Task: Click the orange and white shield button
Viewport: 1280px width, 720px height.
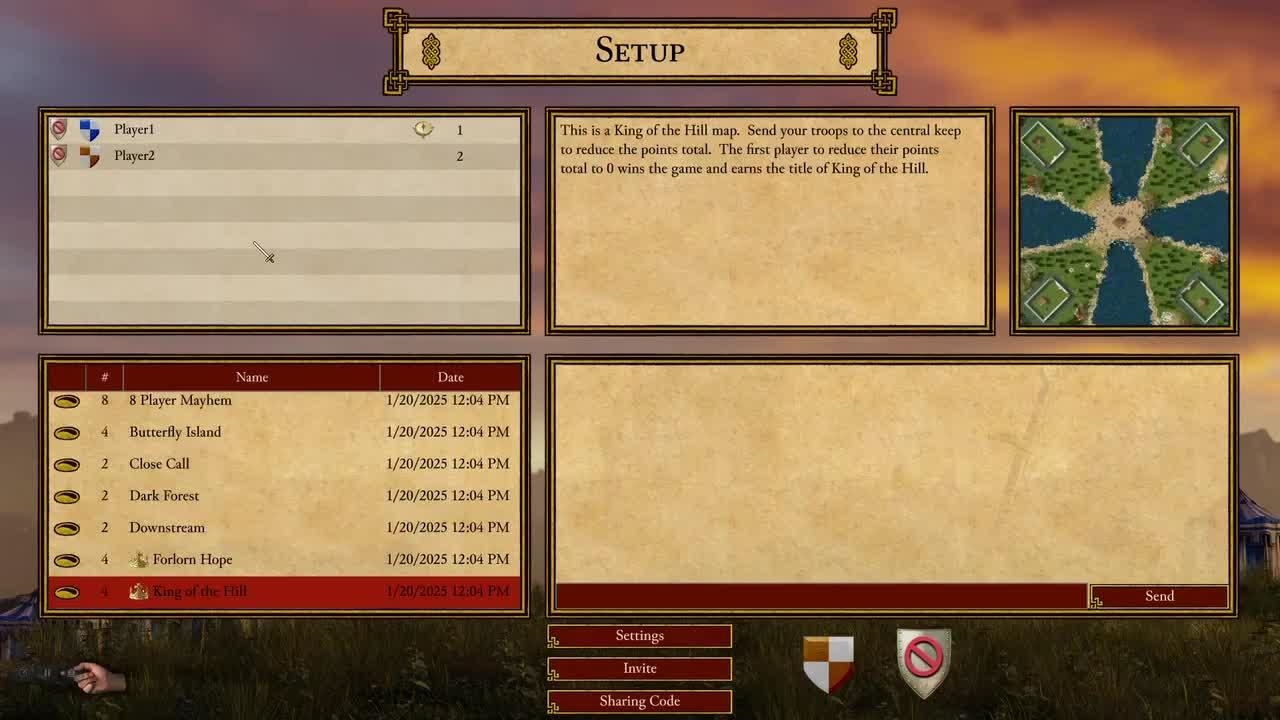Action: pyautogui.click(x=828, y=663)
